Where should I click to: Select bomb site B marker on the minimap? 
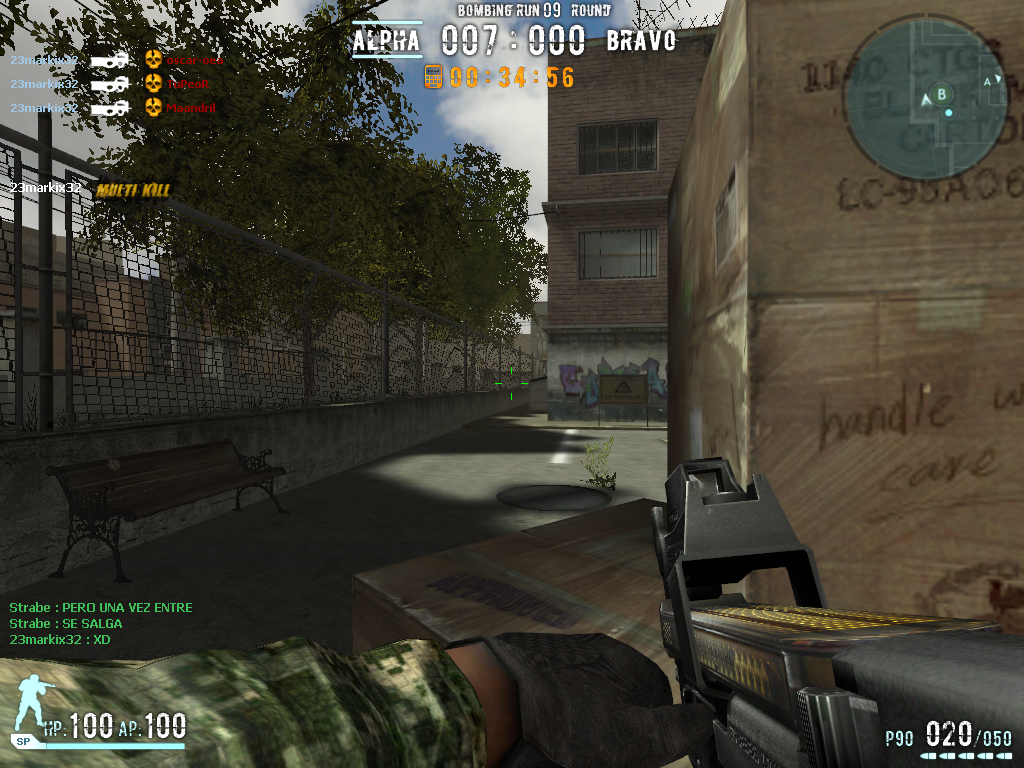[941, 94]
